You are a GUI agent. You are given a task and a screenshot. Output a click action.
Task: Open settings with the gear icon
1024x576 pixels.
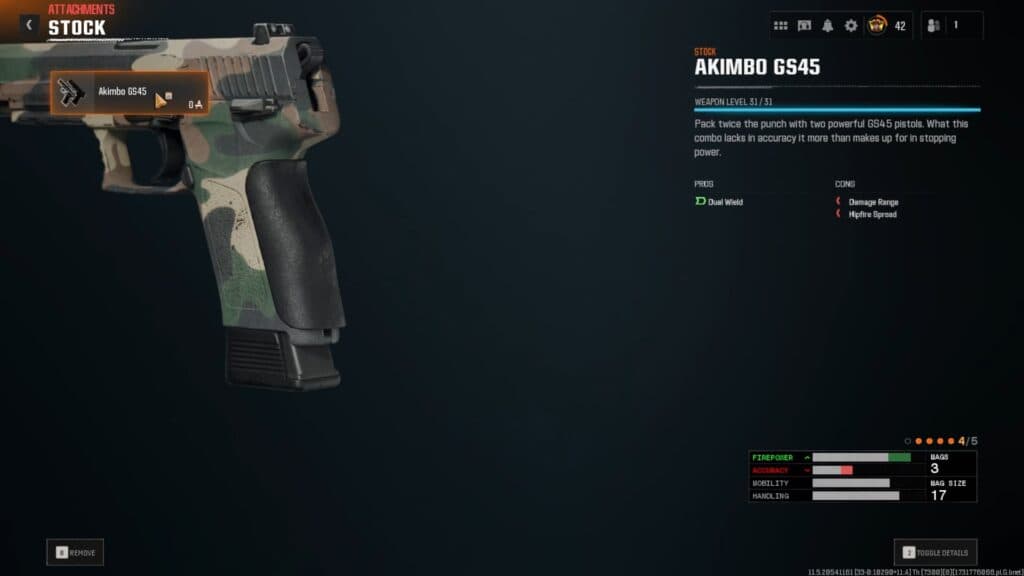(851, 25)
